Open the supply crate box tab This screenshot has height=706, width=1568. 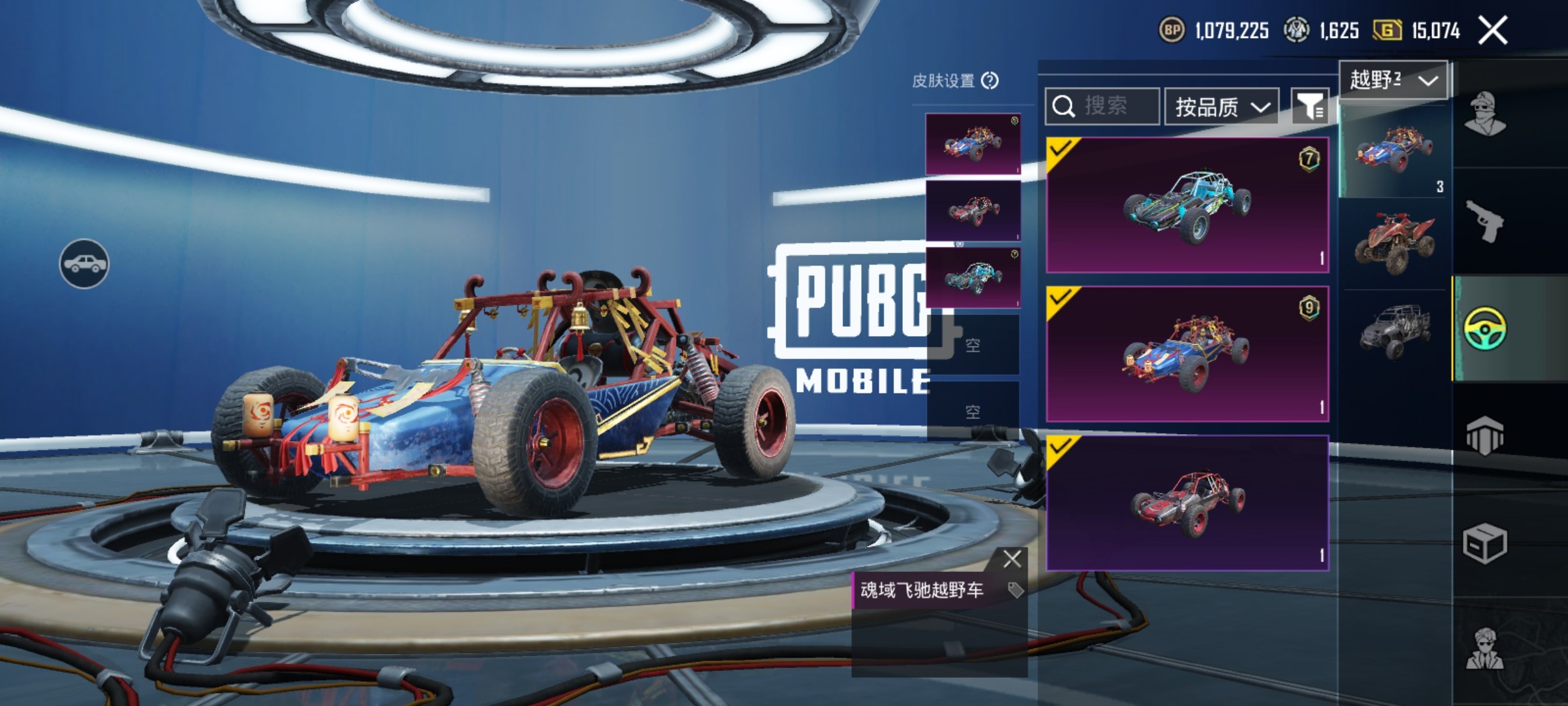1485,543
